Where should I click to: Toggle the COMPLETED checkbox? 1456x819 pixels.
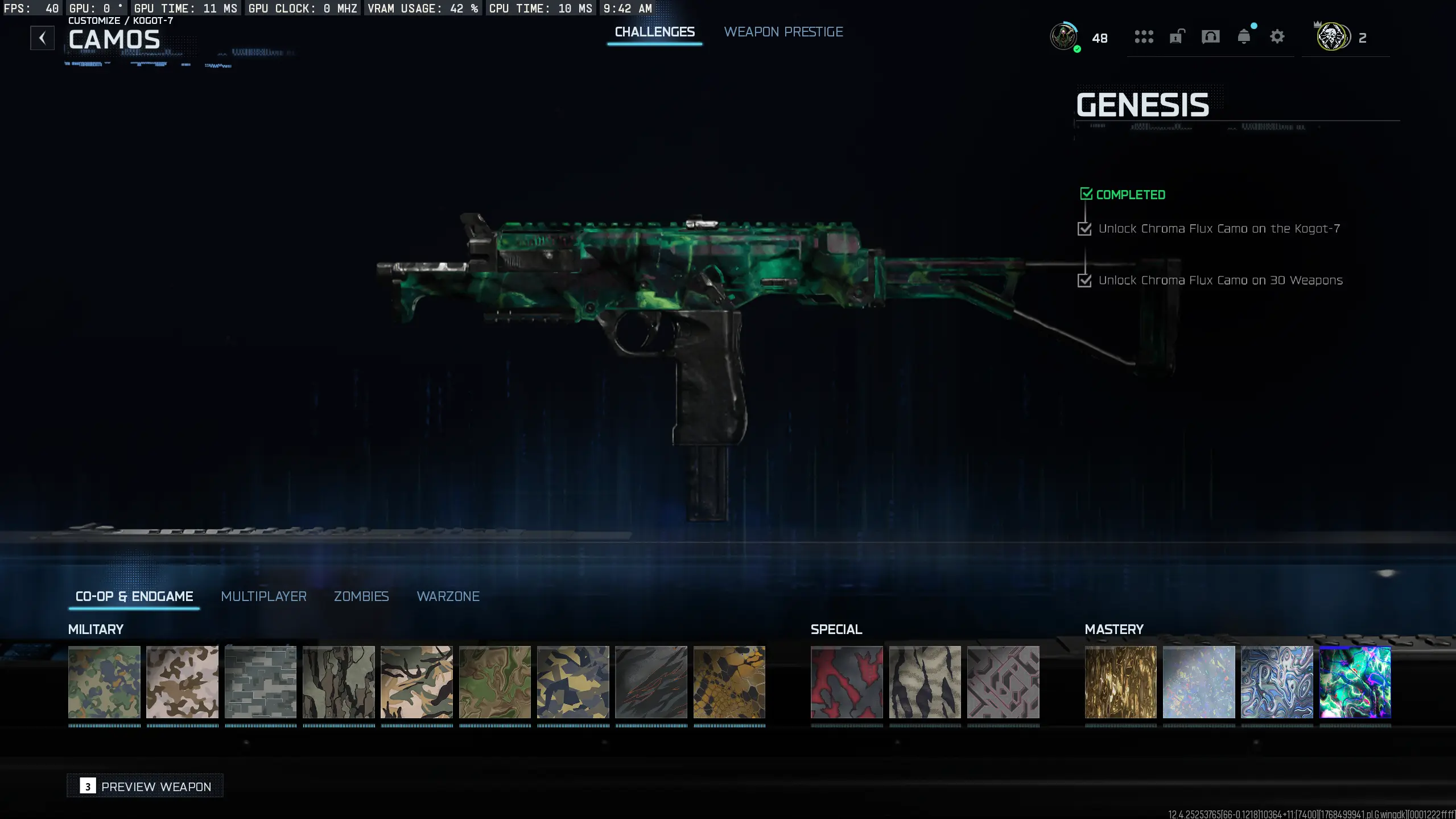point(1087,194)
